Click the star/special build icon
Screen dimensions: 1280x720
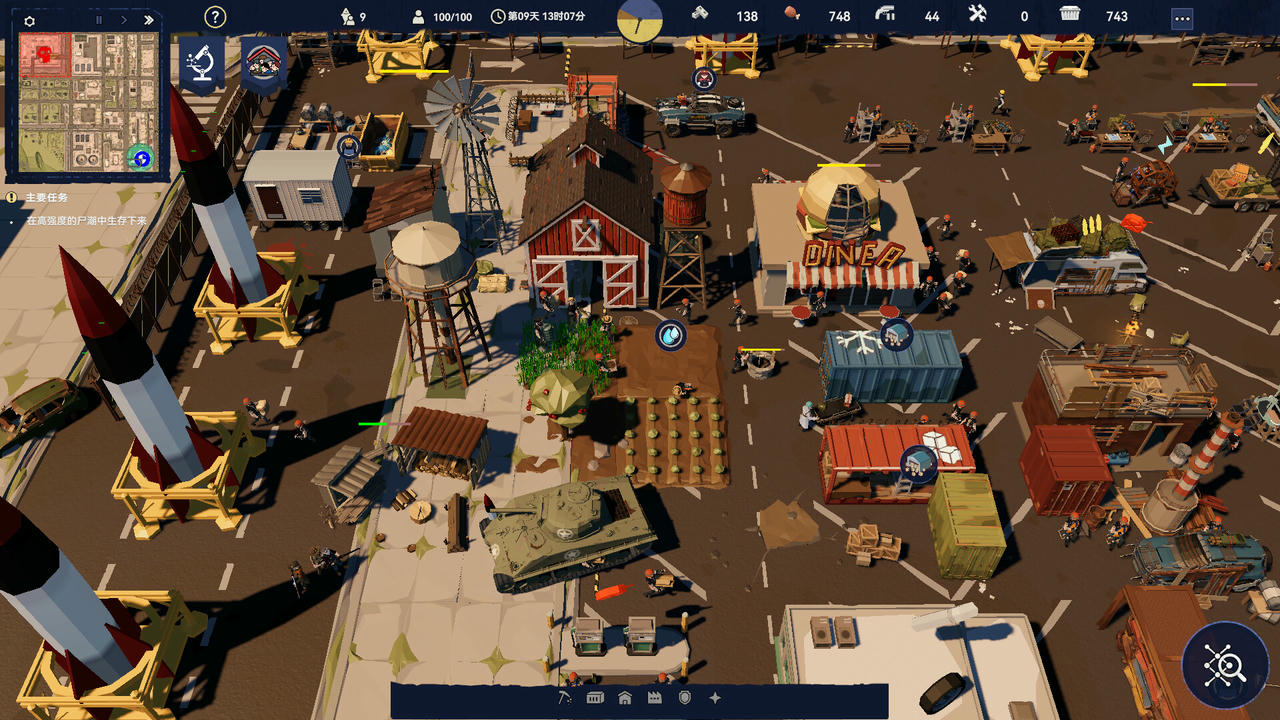click(714, 697)
